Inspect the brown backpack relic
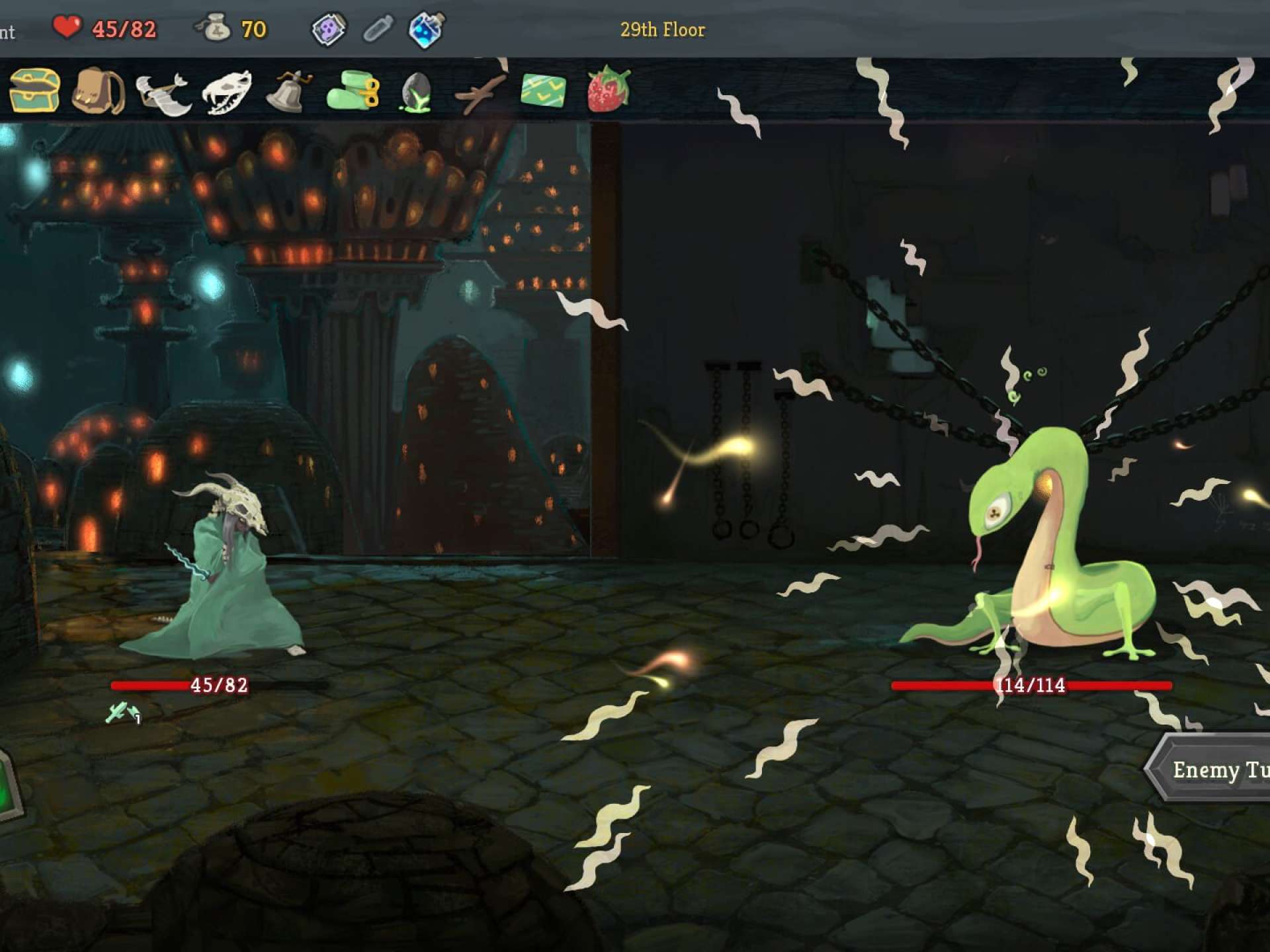 (98, 91)
